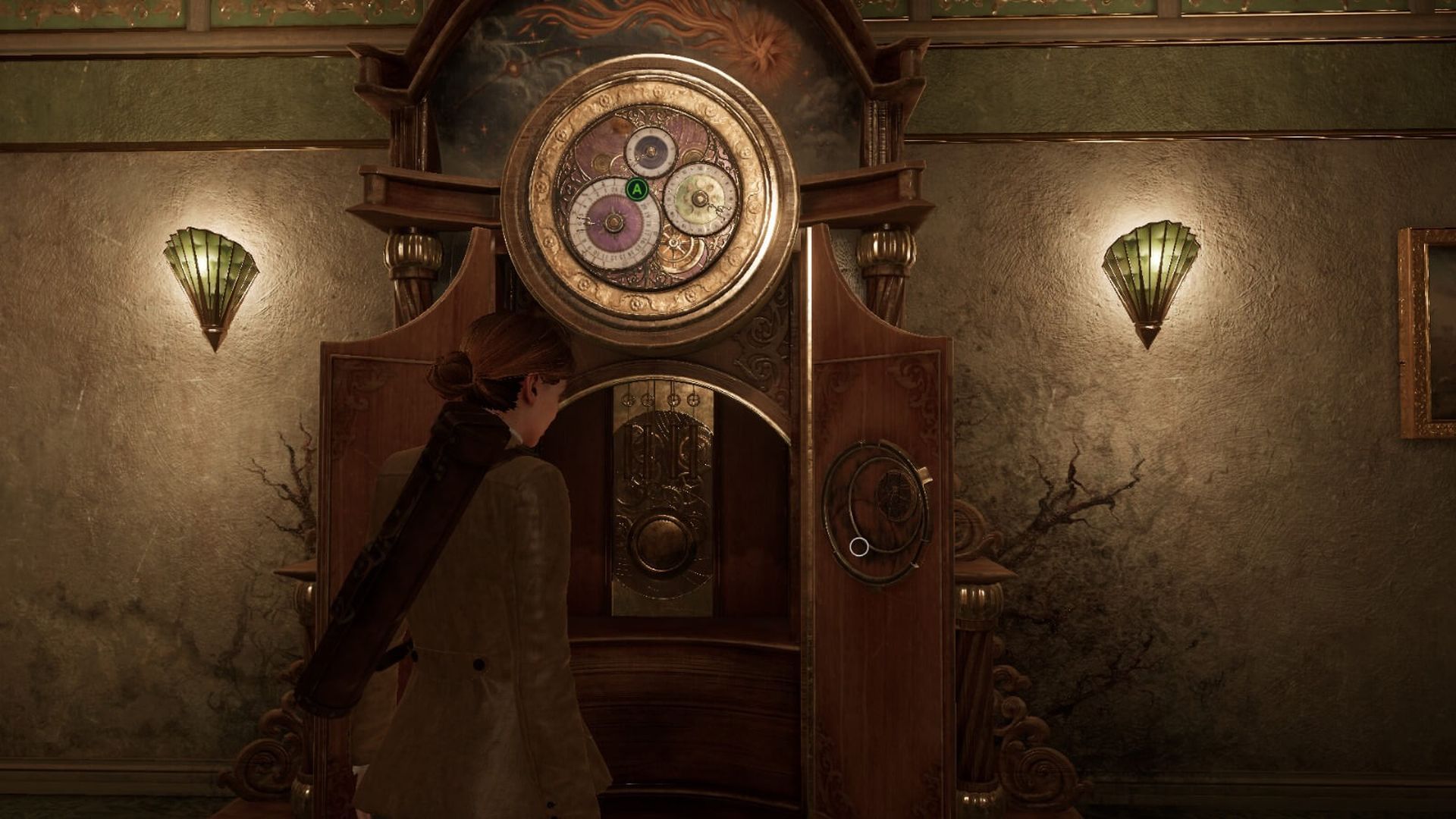Toggle the blue dial's hand position
This screenshot has width=1456, height=819.
pyautogui.click(x=651, y=149)
